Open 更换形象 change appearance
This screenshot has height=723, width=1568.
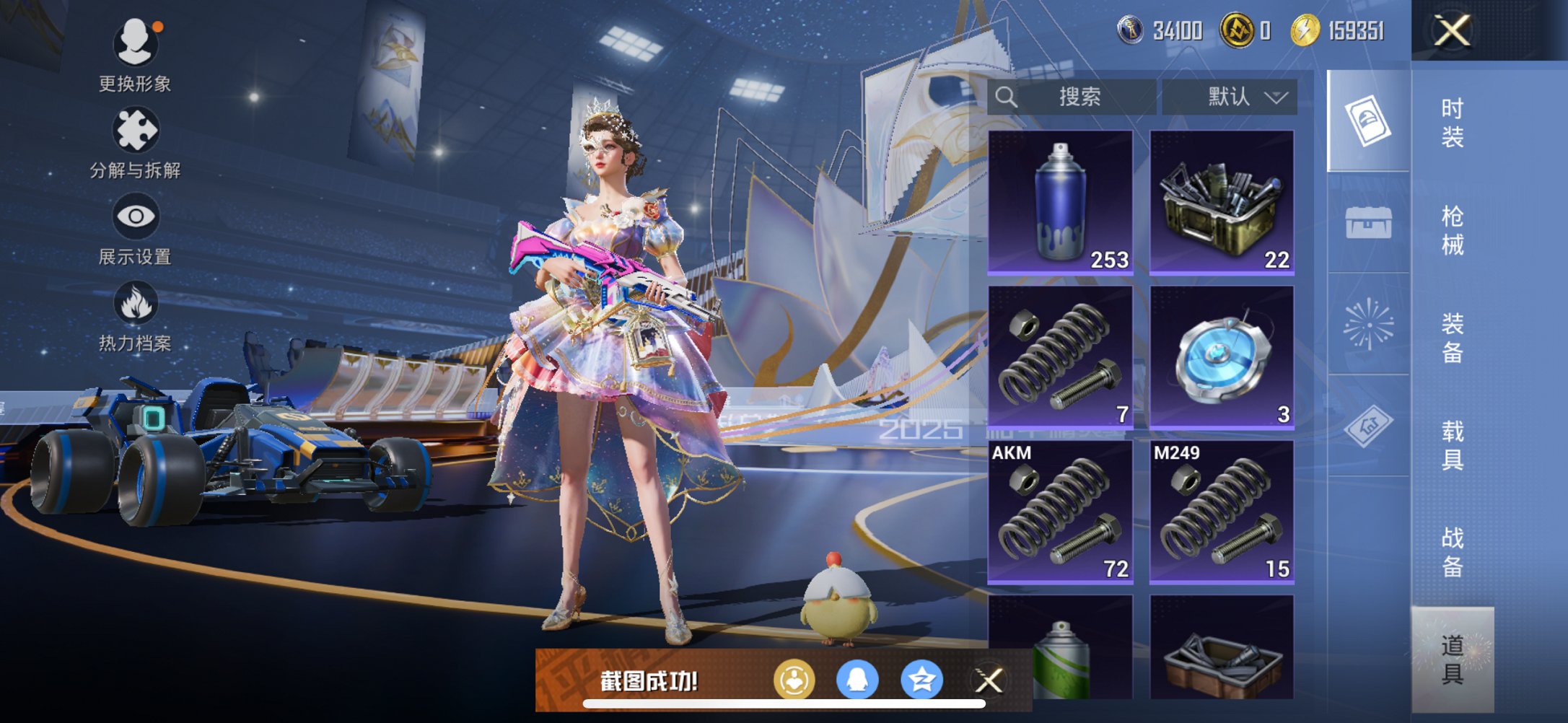click(x=135, y=56)
